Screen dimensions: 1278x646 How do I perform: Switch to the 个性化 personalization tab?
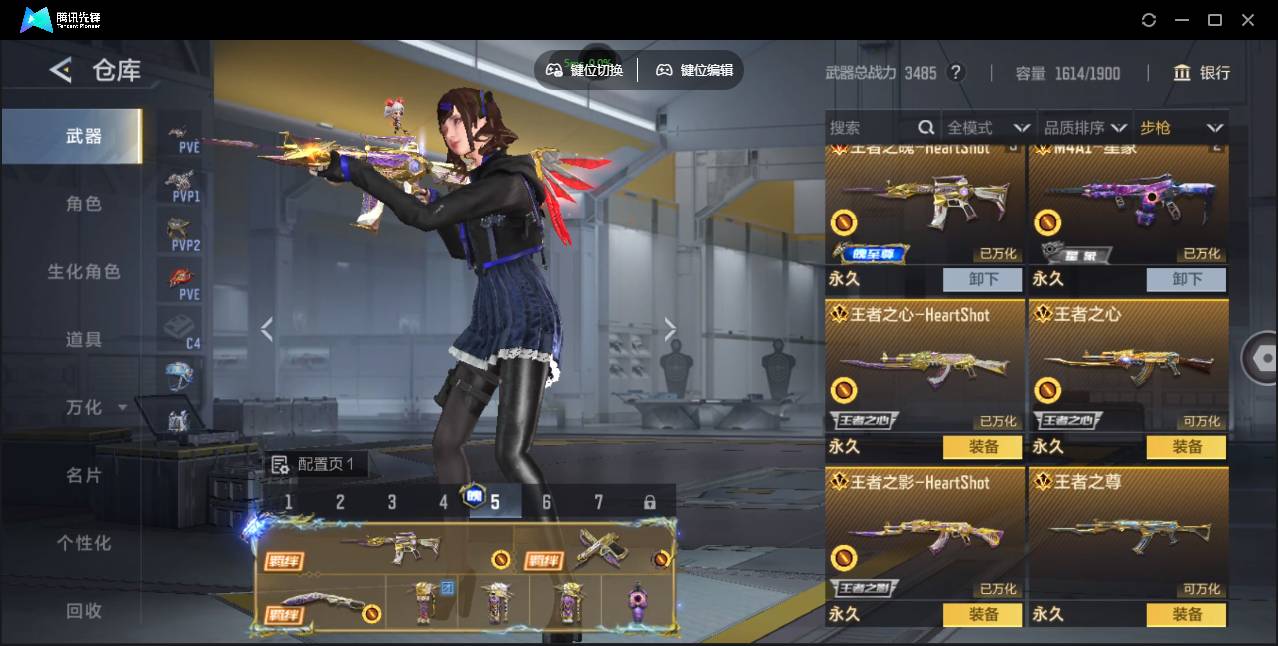[x=84, y=543]
